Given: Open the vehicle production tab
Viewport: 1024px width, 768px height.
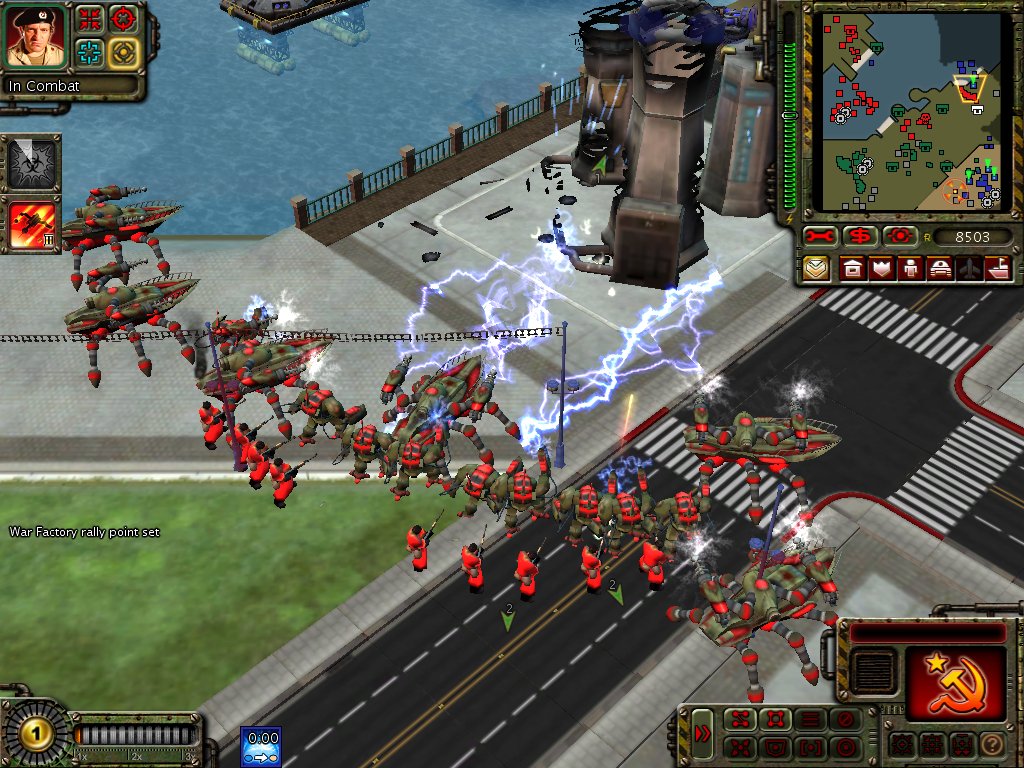Looking at the screenshot, I should tap(941, 268).
